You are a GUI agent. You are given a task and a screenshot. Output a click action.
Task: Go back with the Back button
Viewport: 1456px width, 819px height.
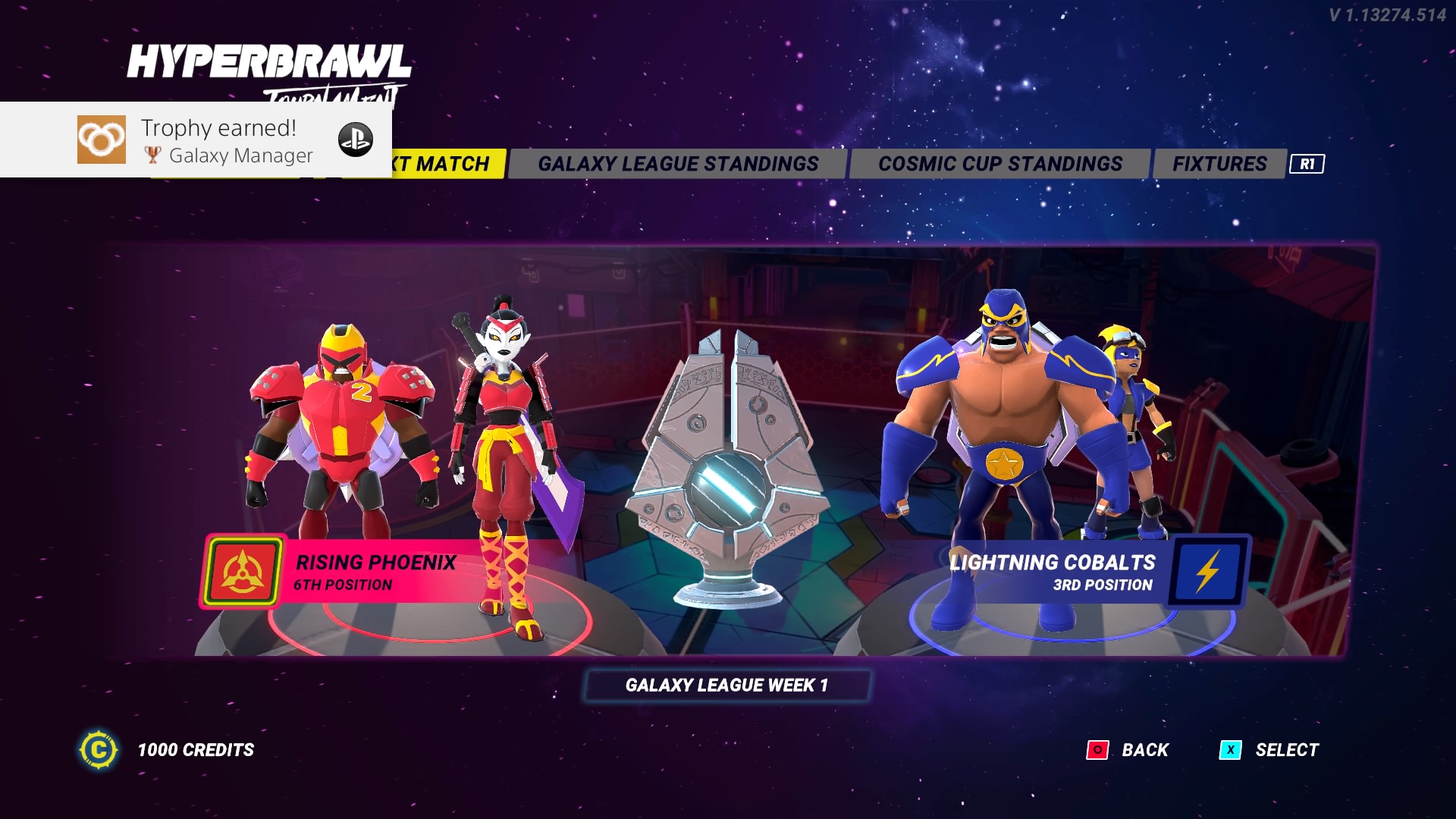tap(1128, 750)
